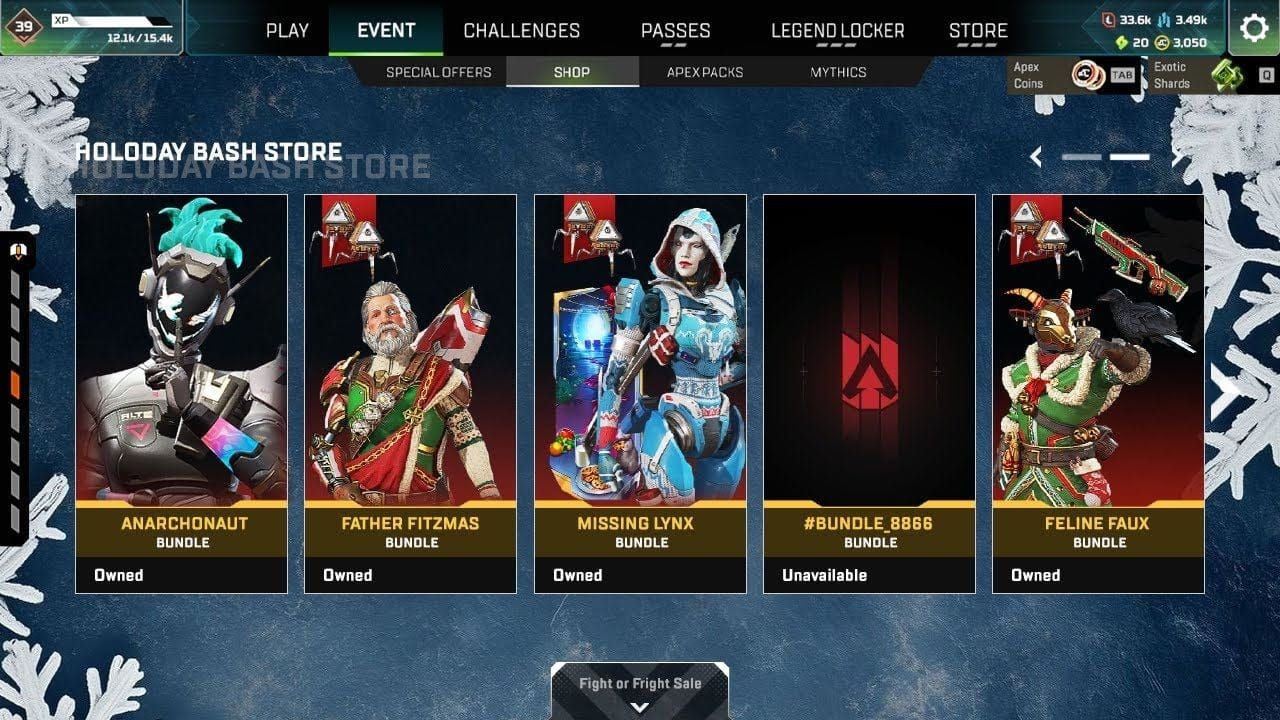View the MISSING LYNX bundle
1280x720 pixels.
(x=640, y=390)
